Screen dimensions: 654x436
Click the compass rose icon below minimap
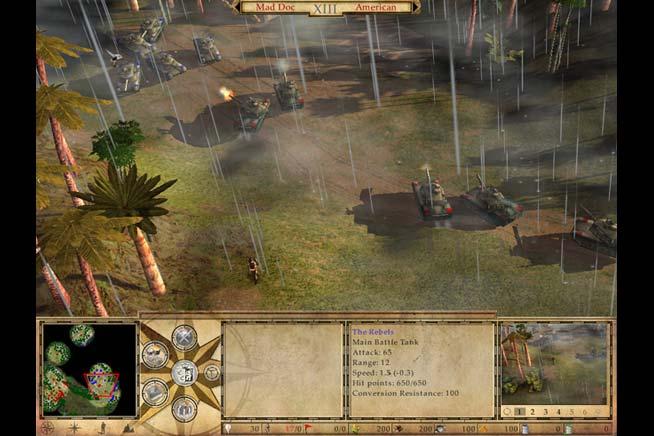click(x=47, y=427)
